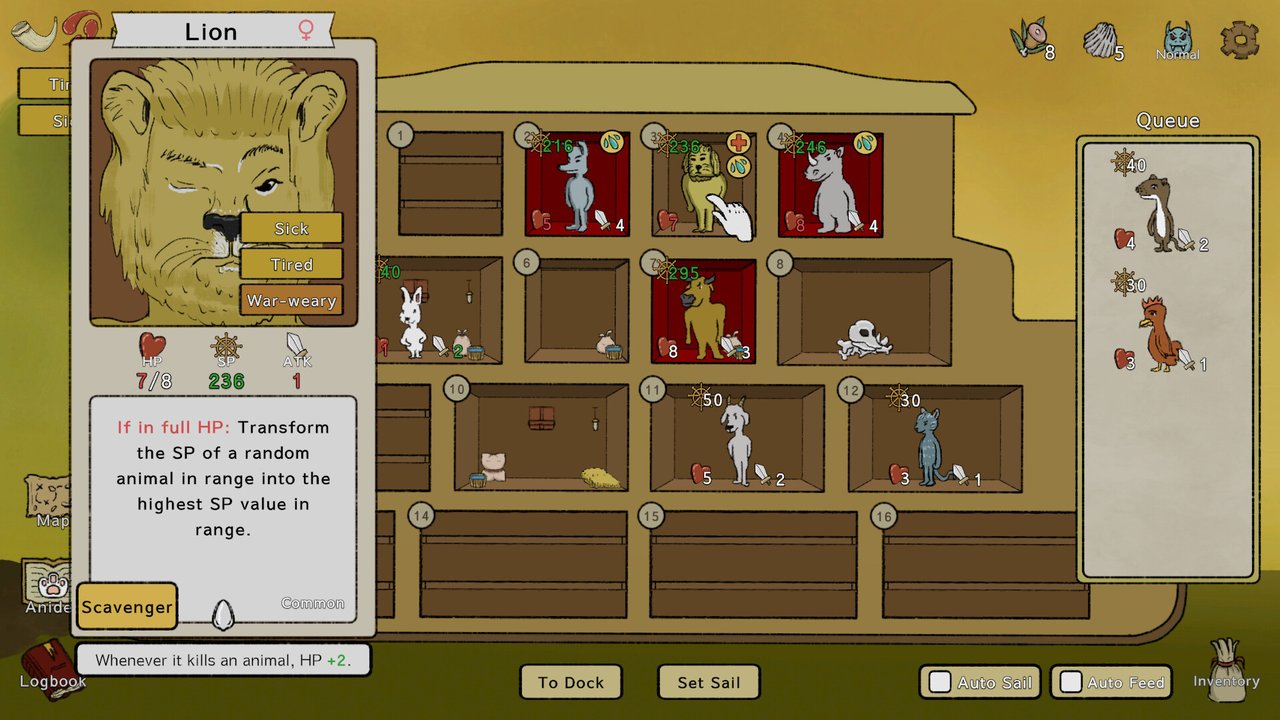Open the Inventory bag
The height and width of the screenshot is (720, 1280).
tap(1226, 664)
